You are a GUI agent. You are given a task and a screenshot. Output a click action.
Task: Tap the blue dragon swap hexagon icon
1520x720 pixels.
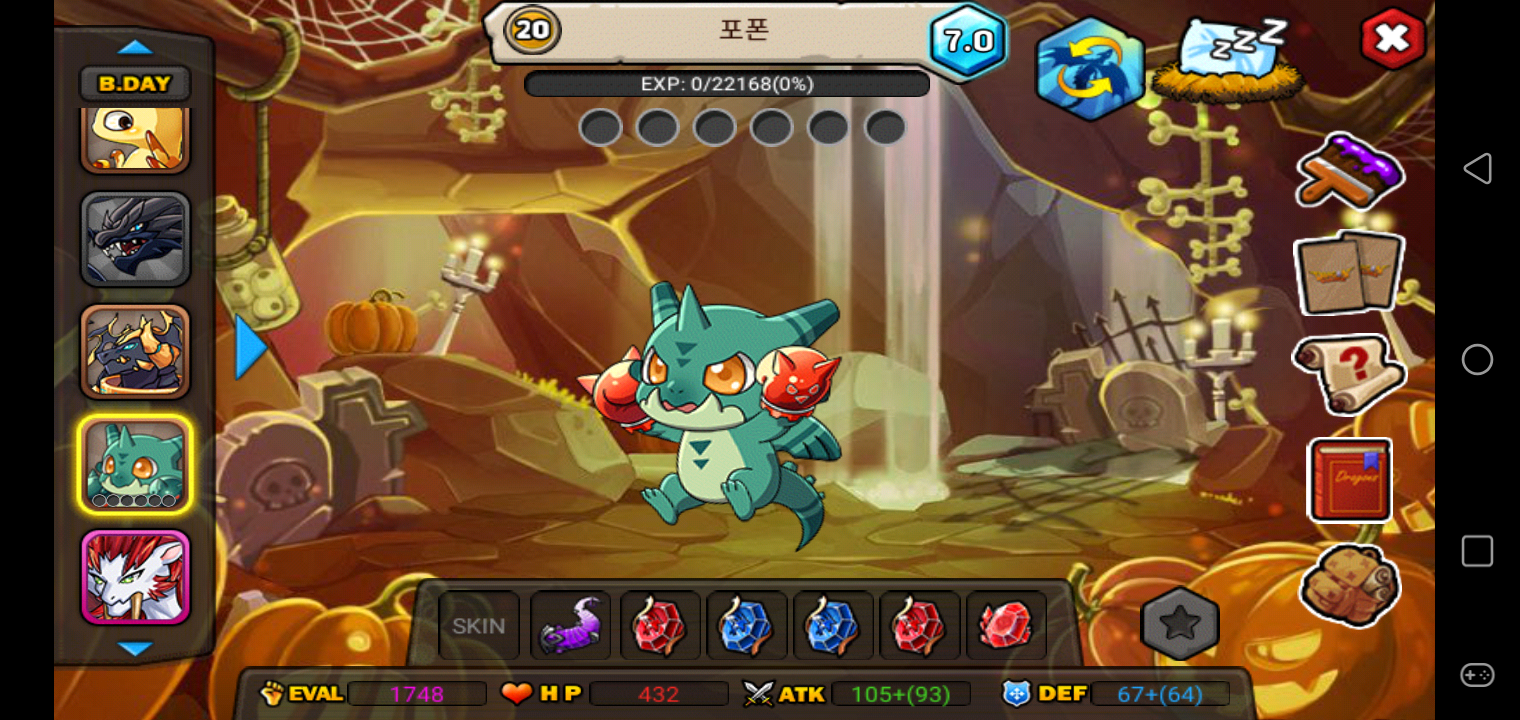1089,68
